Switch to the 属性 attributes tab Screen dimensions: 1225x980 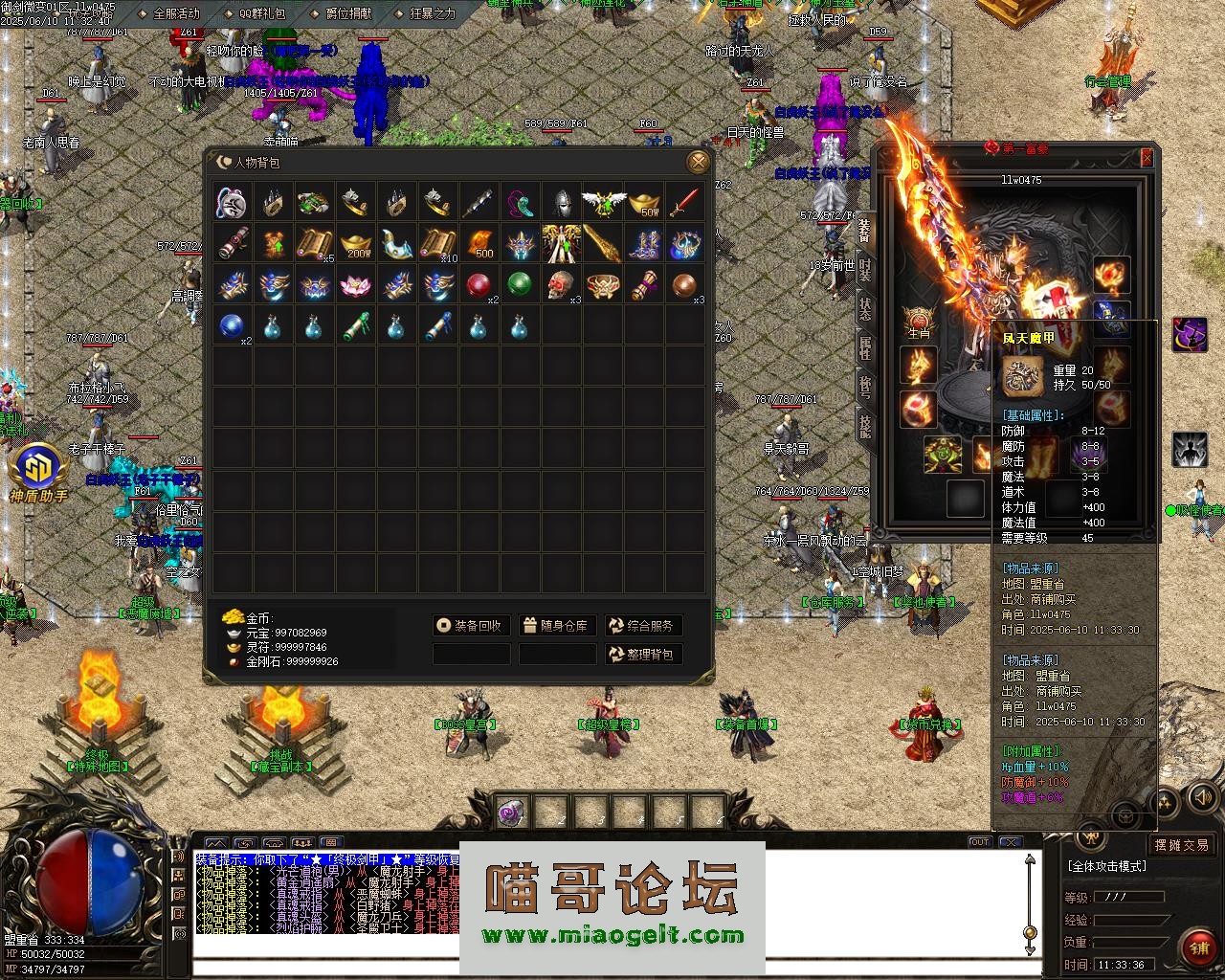click(x=864, y=347)
